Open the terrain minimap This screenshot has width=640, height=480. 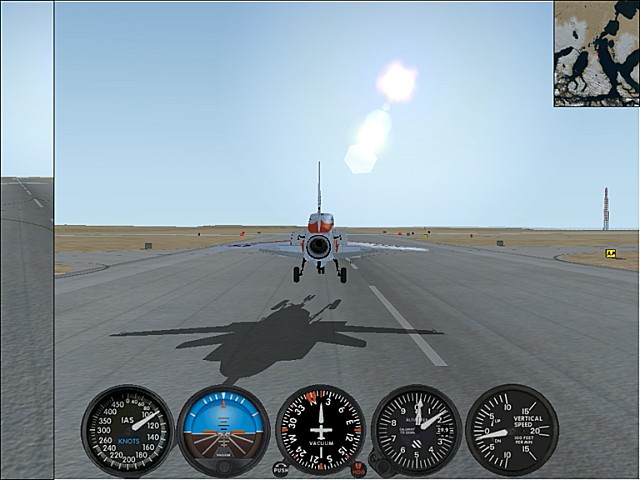click(596, 53)
